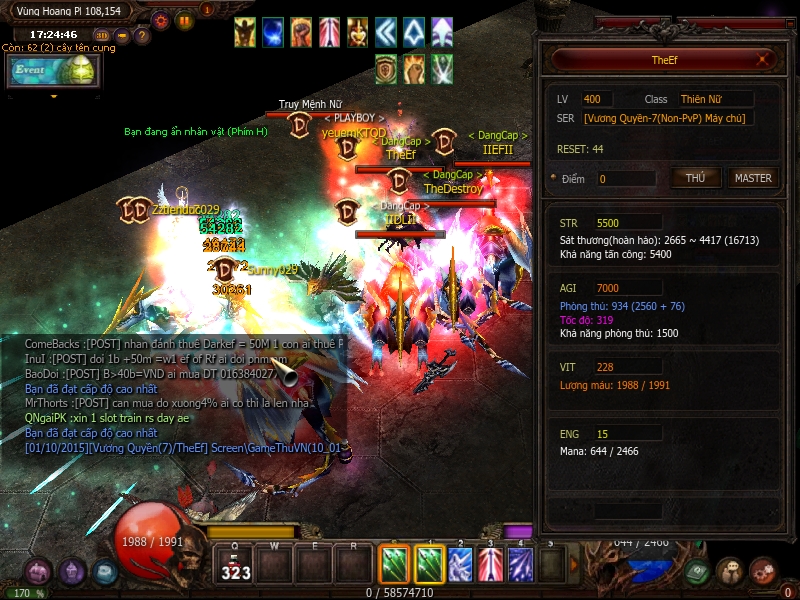Click the purple bag icon at bottom left

39,572
